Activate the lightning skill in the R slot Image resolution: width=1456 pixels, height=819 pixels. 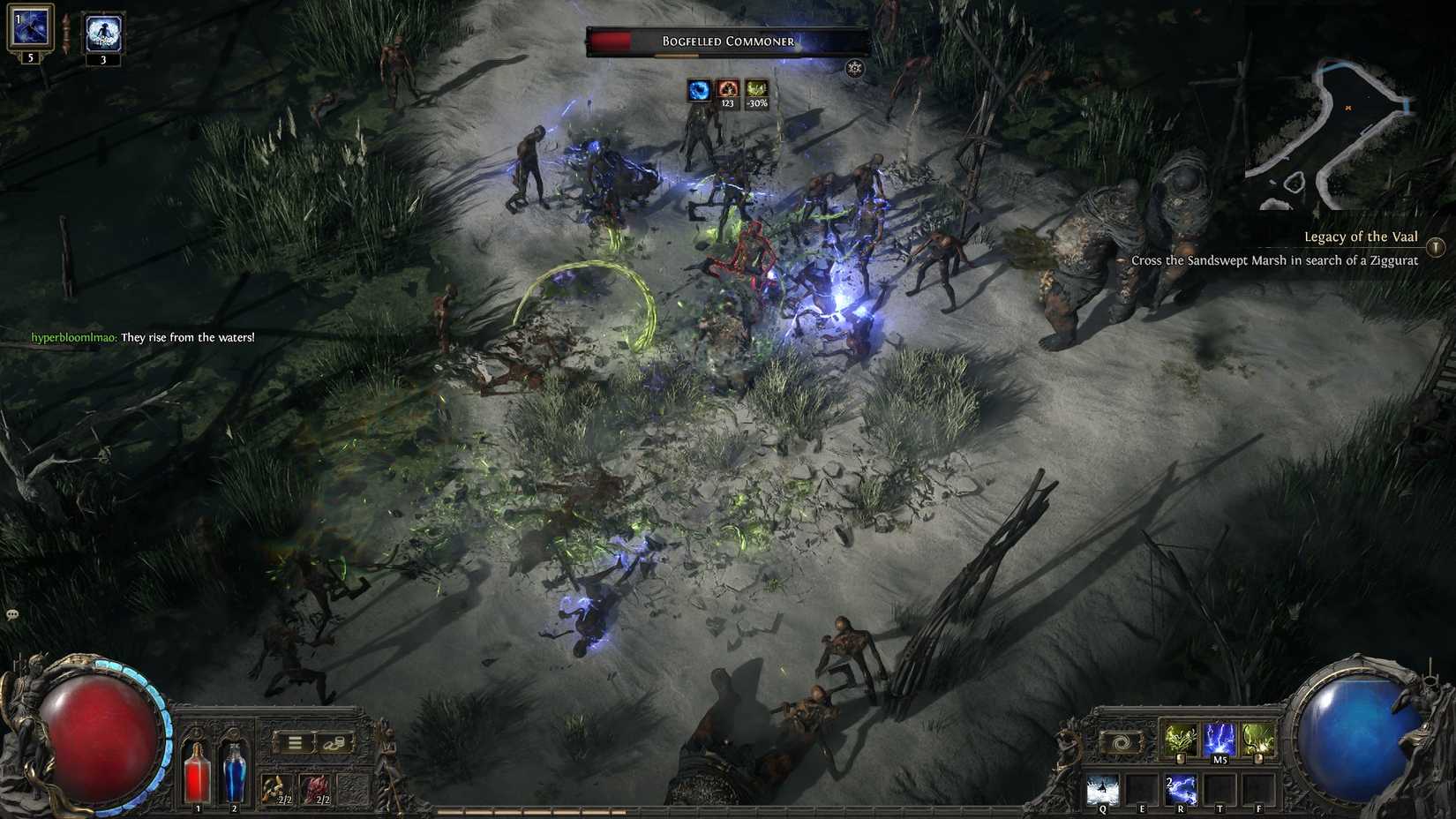1182,789
